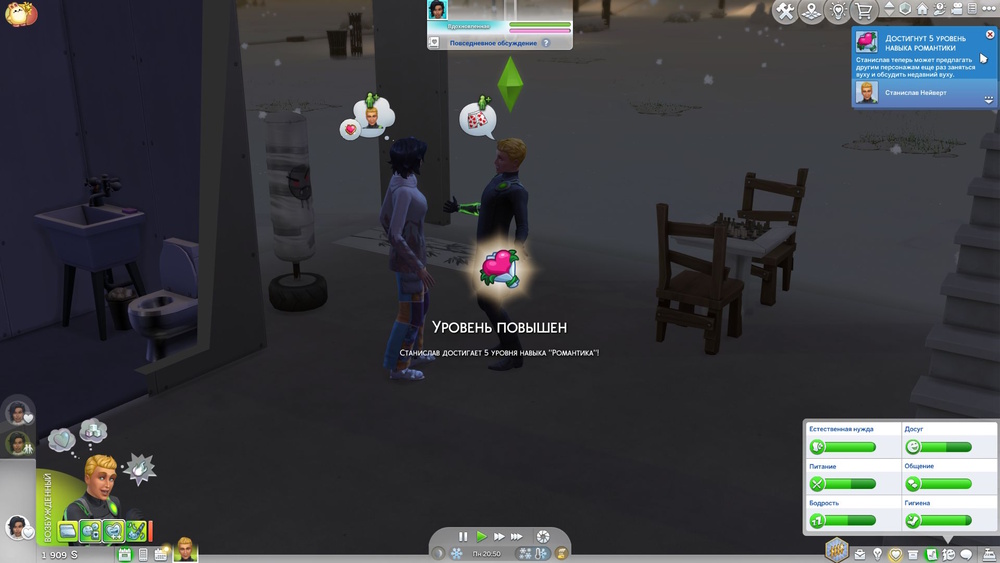The height and width of the screenshot is (563, 1000).
Task: Click Станислав Нейверт portrait in notification
Action: [866, 93]
